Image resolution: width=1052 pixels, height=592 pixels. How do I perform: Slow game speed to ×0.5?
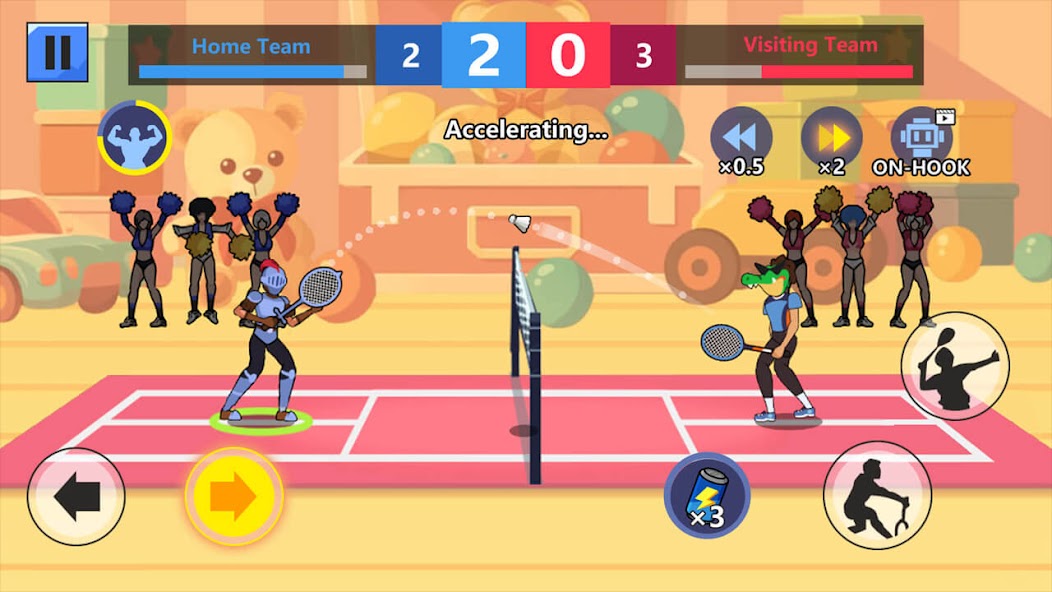point(741,139)
